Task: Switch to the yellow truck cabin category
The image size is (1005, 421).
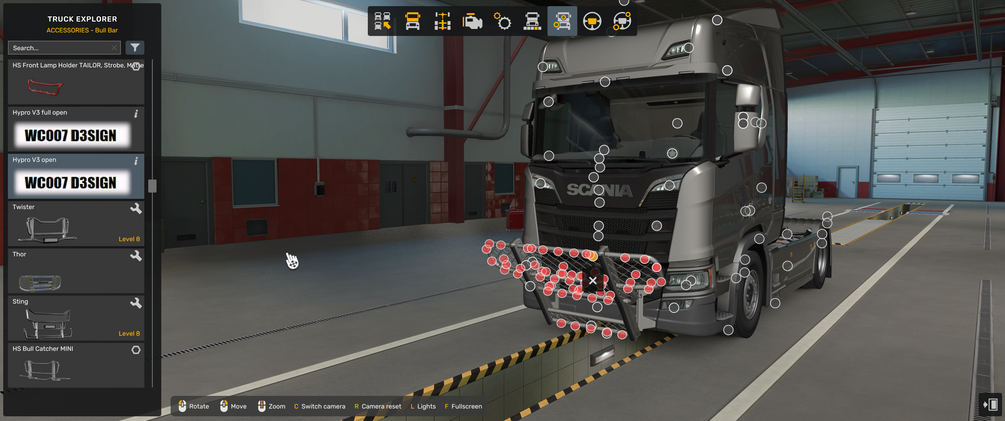Action: 412,21
